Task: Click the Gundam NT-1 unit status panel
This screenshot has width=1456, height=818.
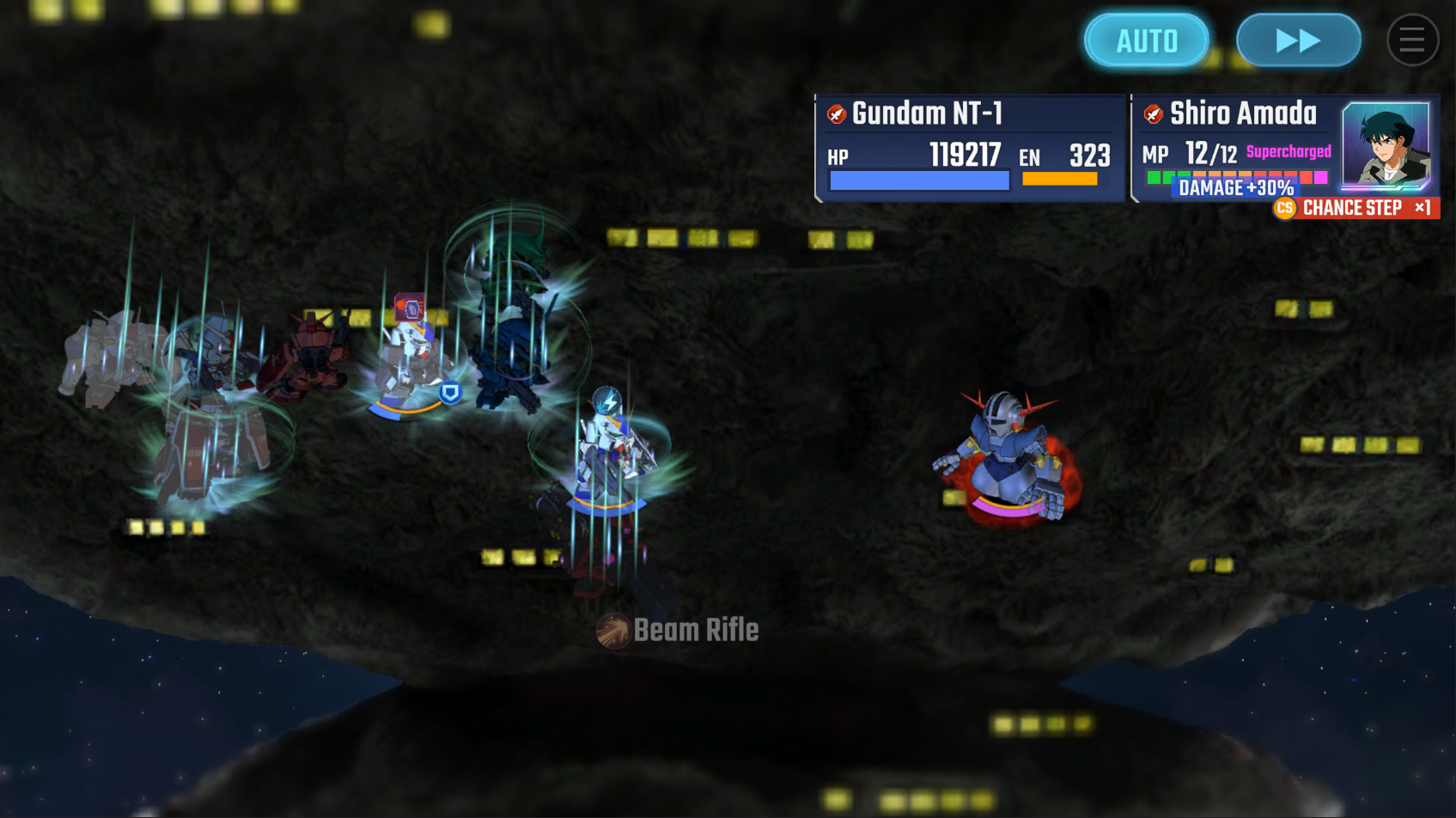Action: (969, 148)
